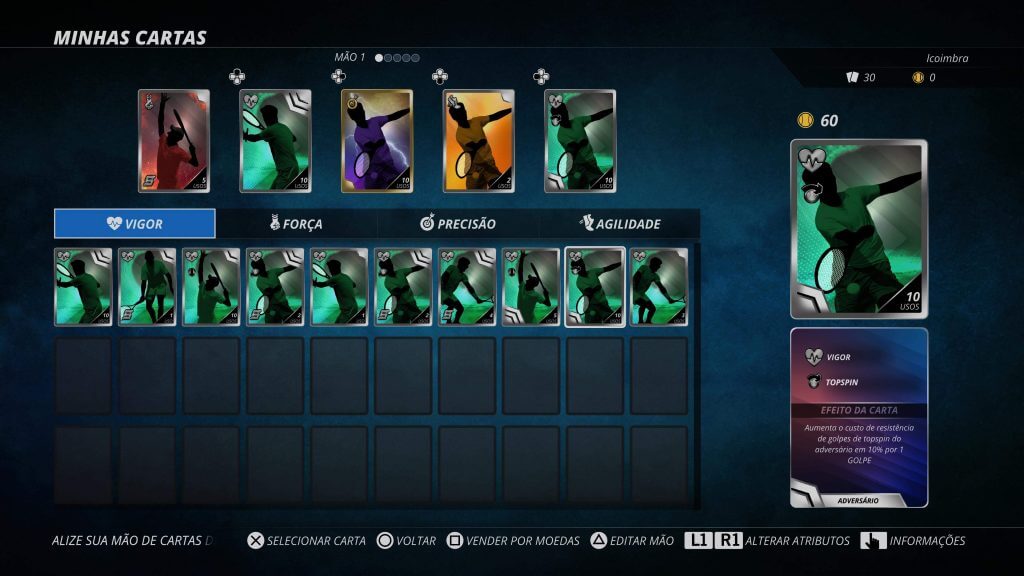Click the large card preview
The height and width of the screenshot is (576, 1024).
click(859, 229)
